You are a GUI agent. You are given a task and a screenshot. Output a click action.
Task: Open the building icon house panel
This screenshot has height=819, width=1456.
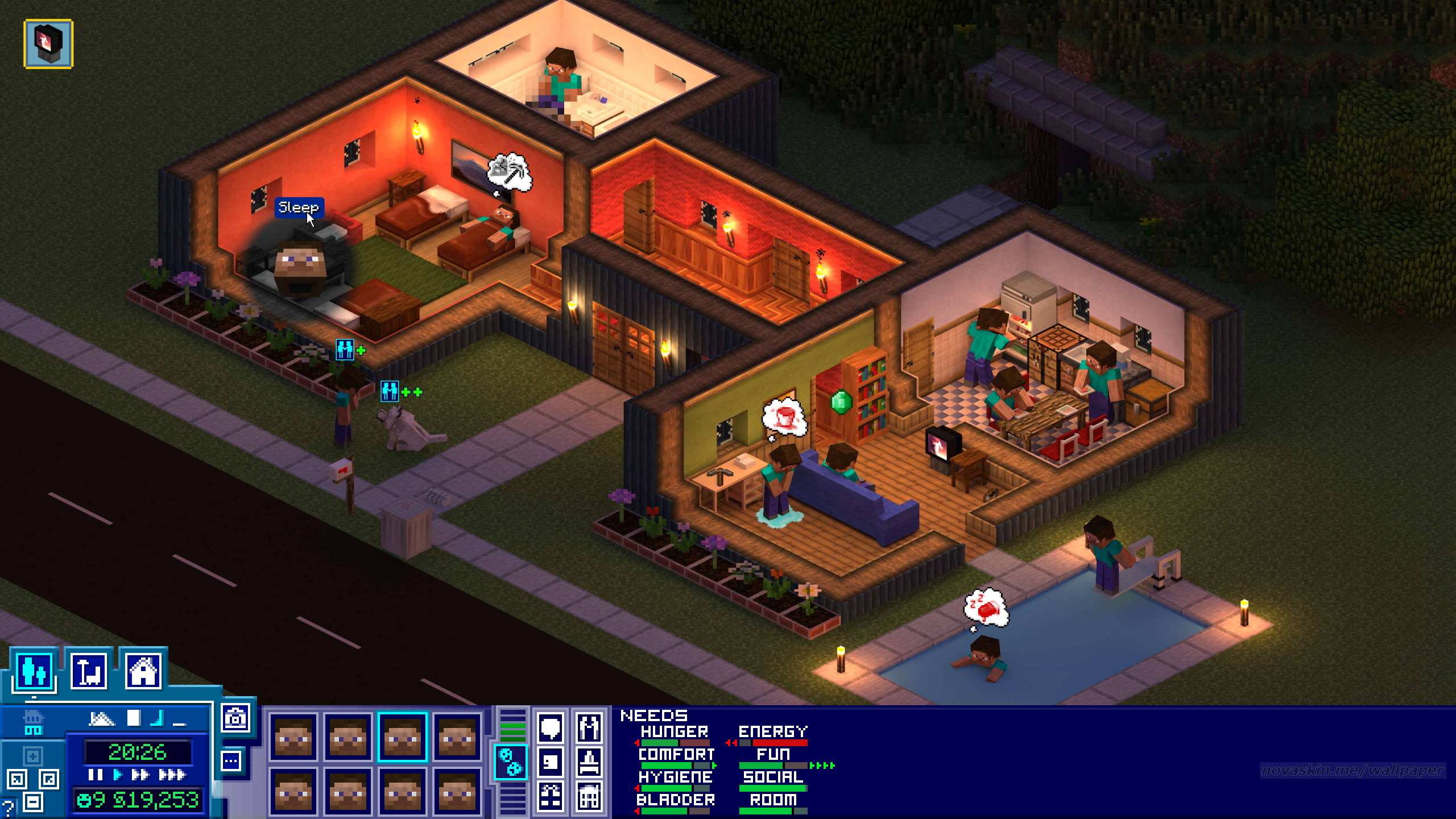coord(589,795)
